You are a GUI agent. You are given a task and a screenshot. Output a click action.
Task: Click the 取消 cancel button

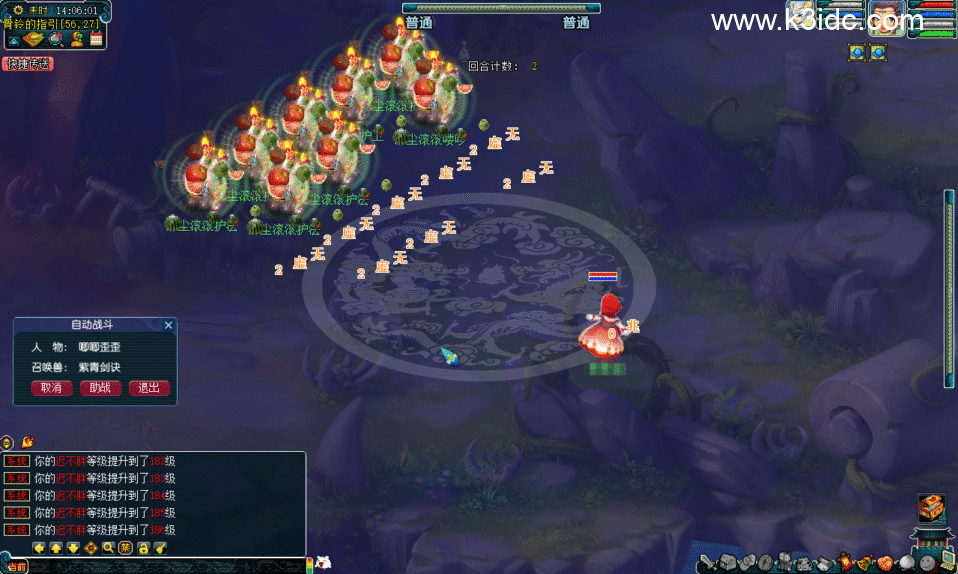(52, 388)
